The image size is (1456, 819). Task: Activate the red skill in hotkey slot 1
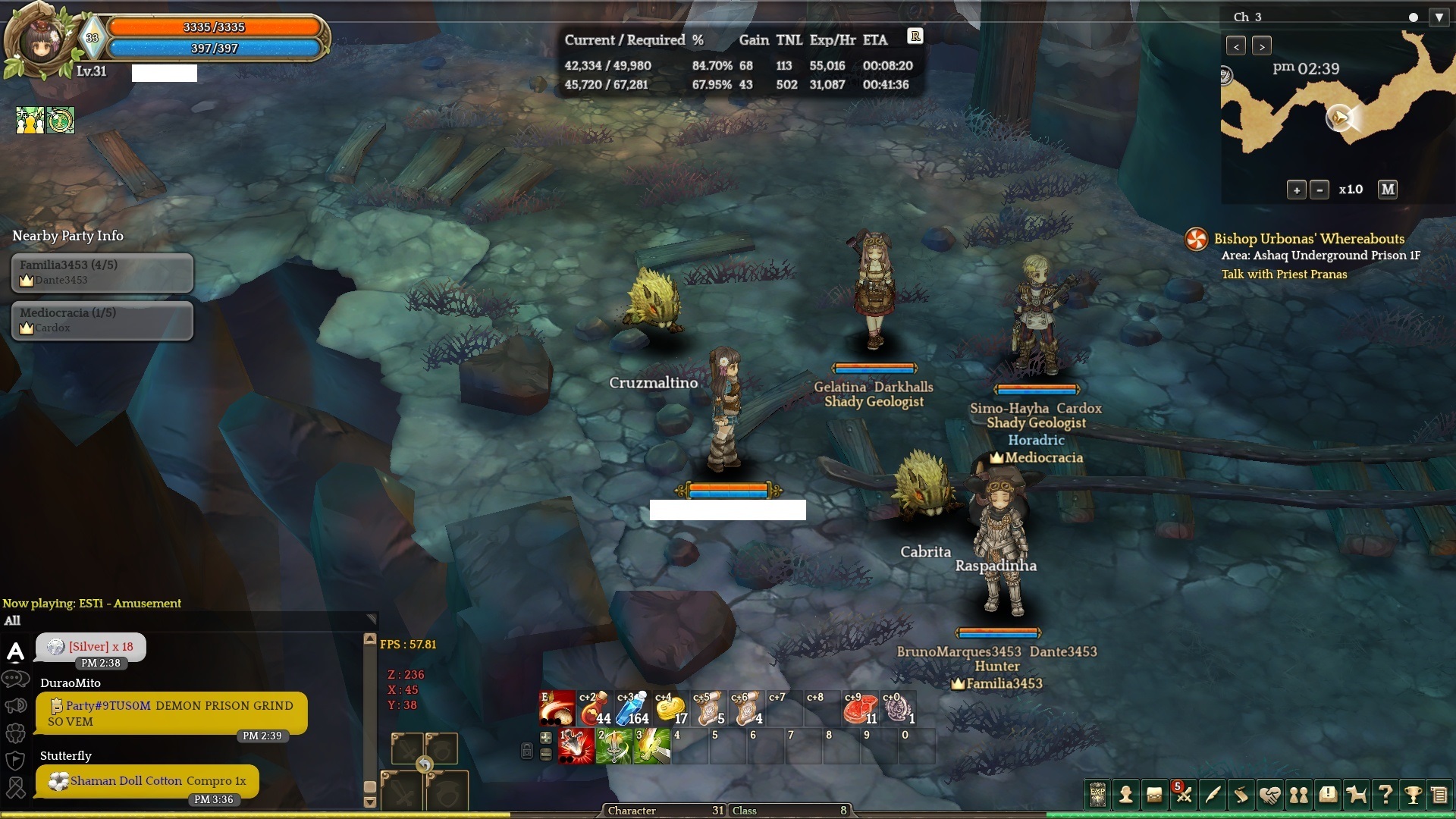(x=576, y=746)
